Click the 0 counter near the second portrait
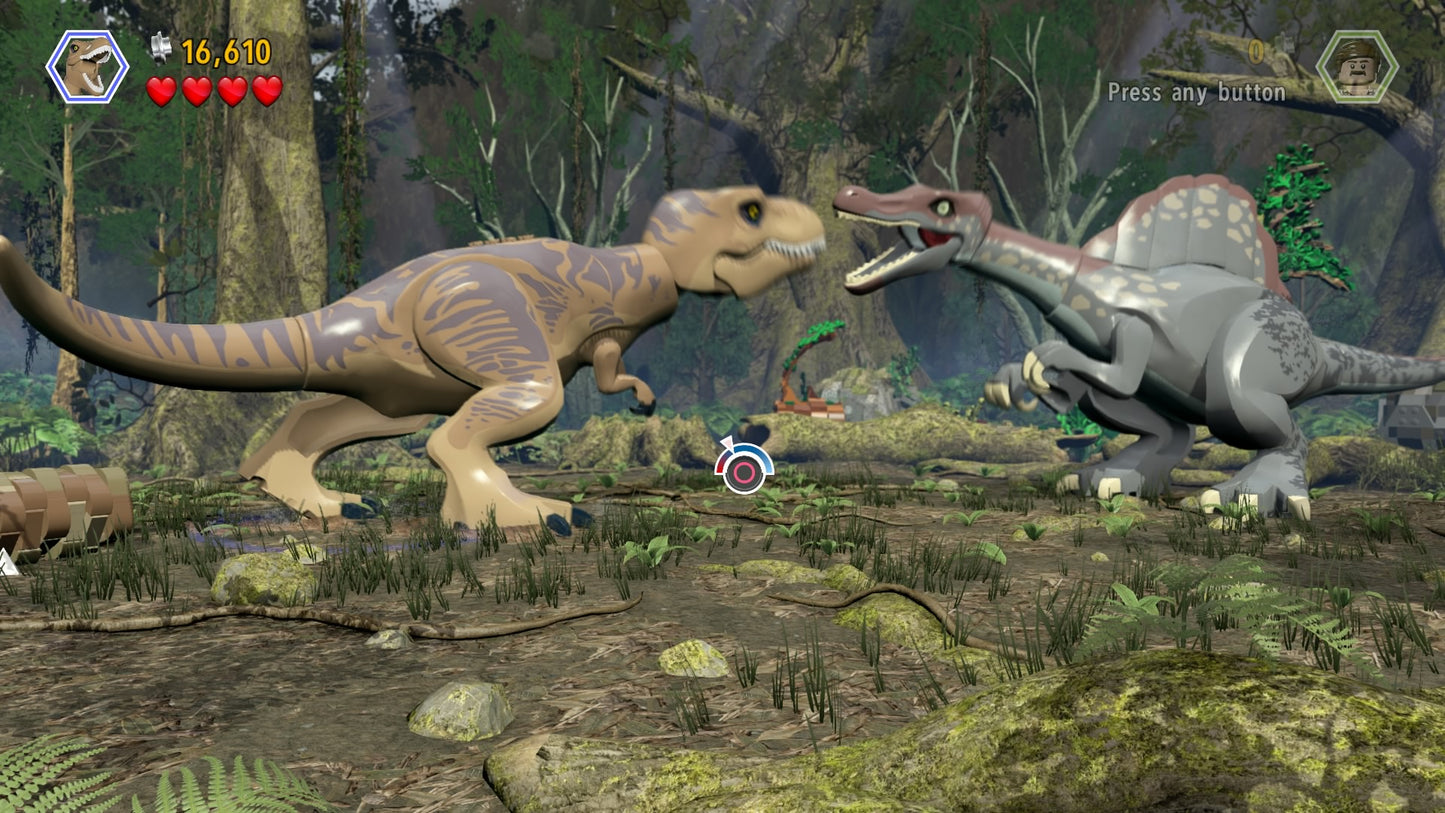The width and height of the screenshot is (1445, 813). (1255, 50)
